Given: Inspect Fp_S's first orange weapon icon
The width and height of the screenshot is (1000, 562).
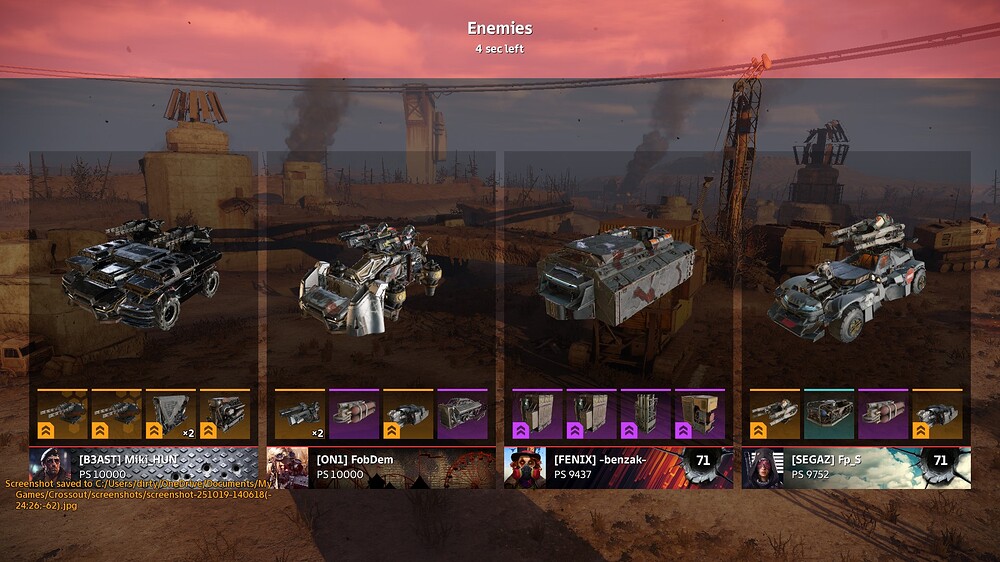Looking at the screenshot, I should pos(774,415).
